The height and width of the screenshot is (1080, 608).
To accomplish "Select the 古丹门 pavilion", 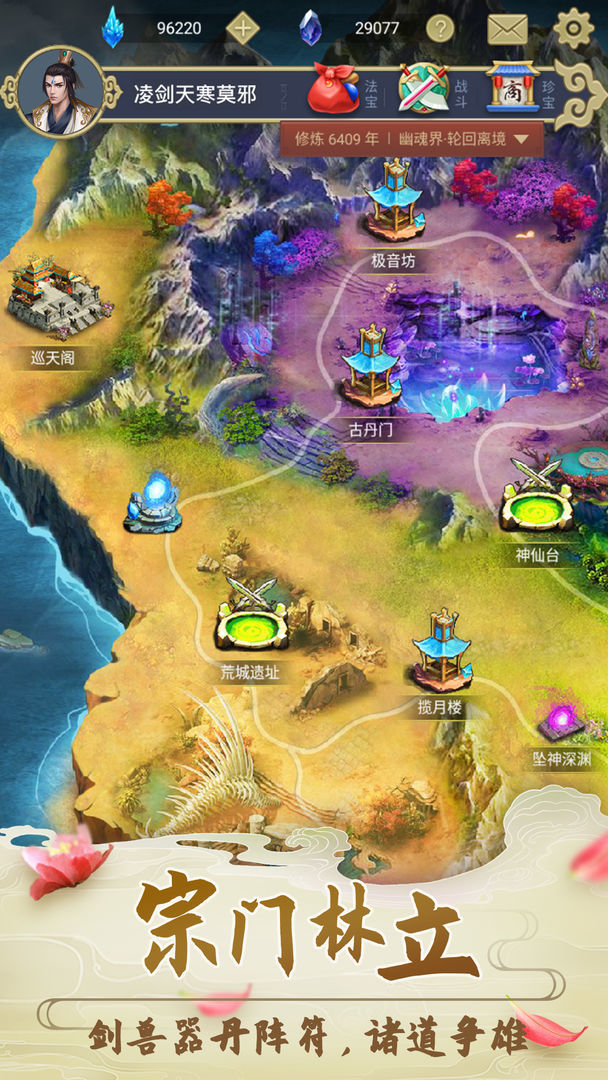I will point(371,369).
